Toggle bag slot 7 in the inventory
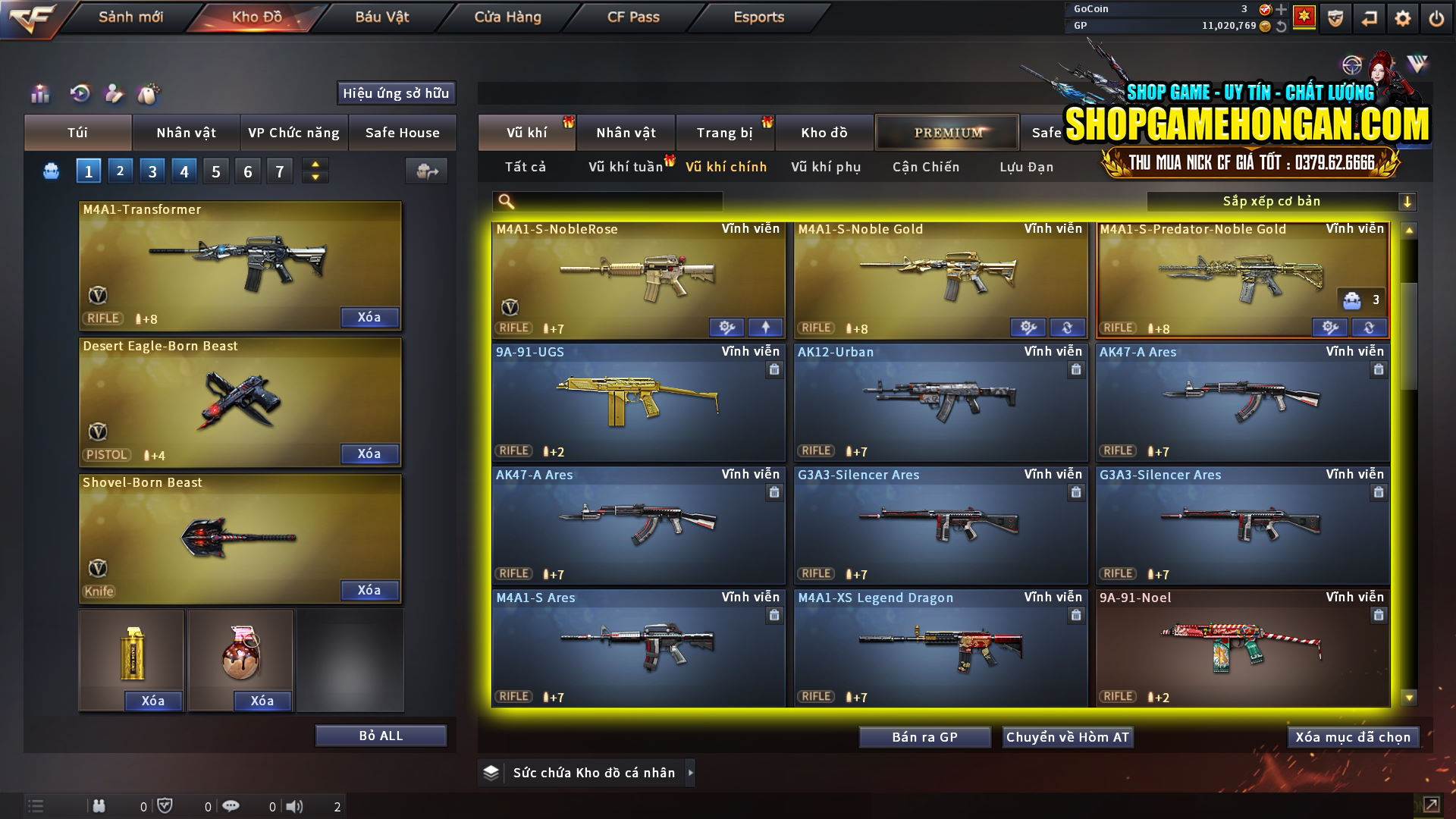1456x819 pixels. point(279,171)
